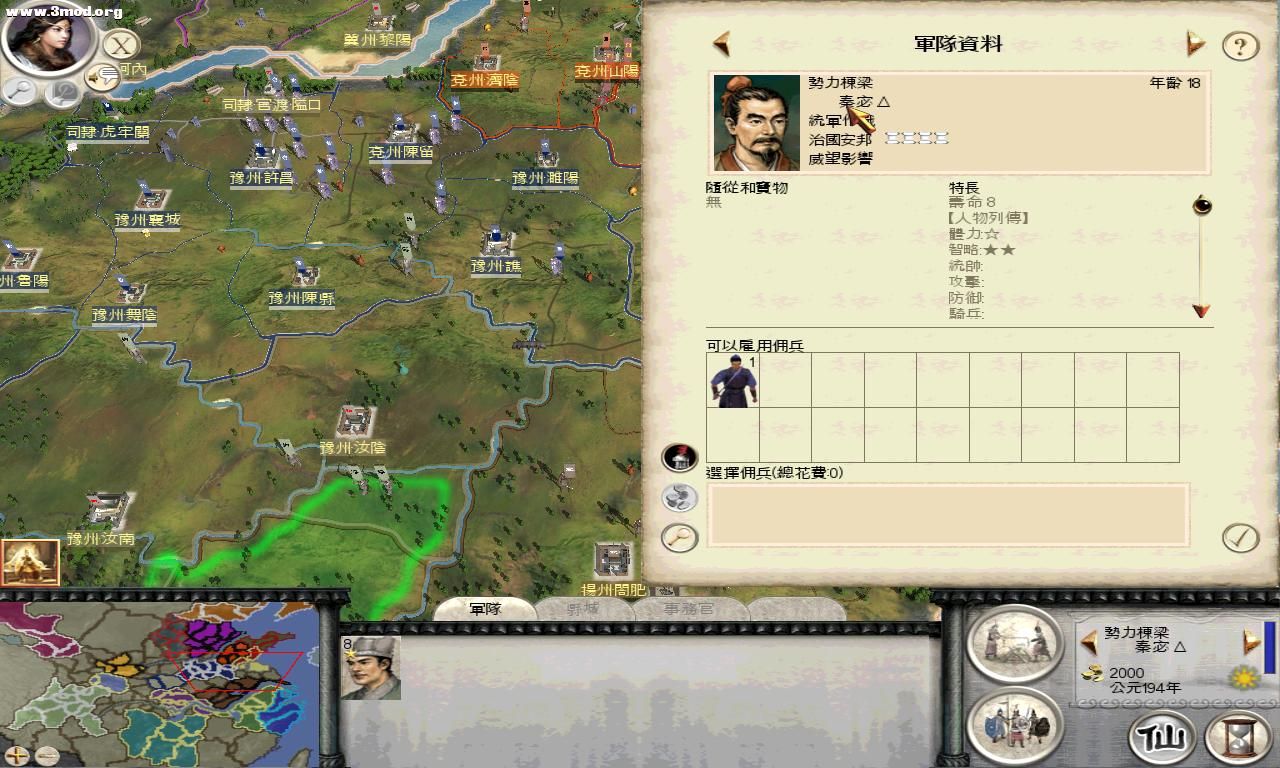Select the coins disband icon beside the panel
The width and height of the screenshot is (1280, 768).
680,497
